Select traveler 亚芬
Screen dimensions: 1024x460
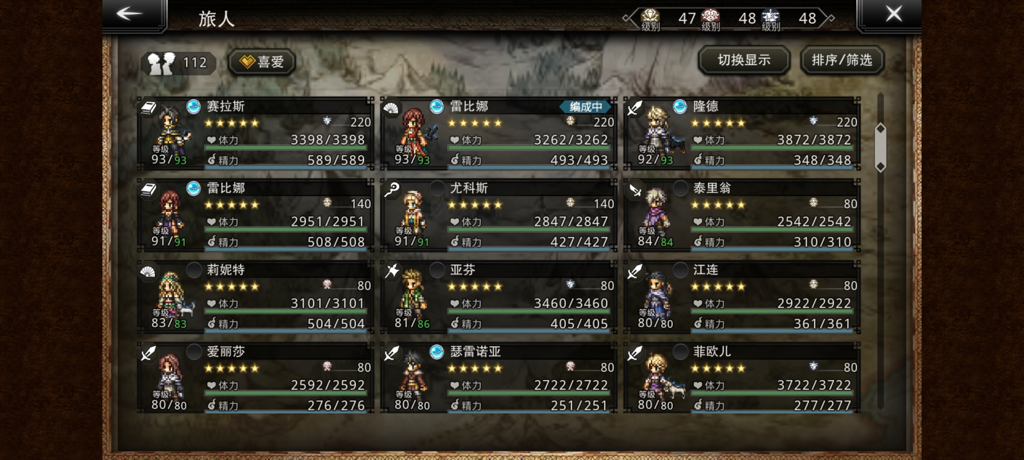click(499, 296)
